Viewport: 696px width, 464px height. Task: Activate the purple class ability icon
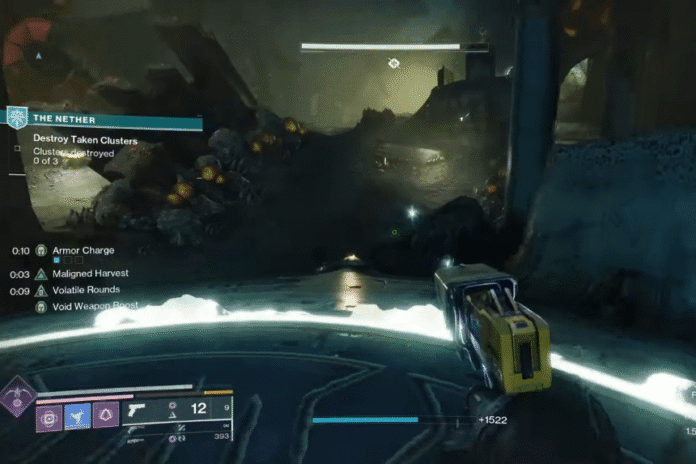(x=105, y=416)
